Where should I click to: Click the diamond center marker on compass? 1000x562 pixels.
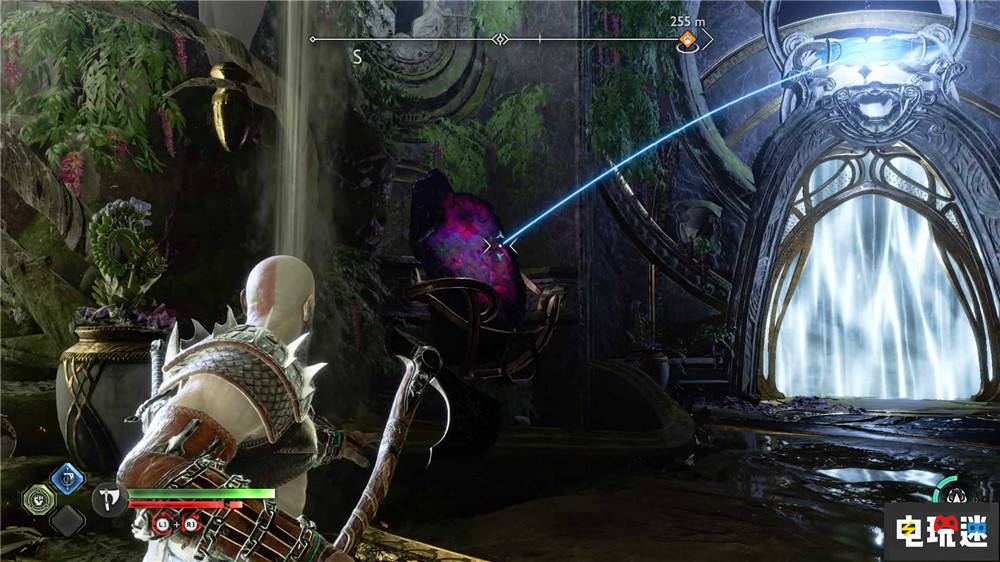(x=500, y=40)
